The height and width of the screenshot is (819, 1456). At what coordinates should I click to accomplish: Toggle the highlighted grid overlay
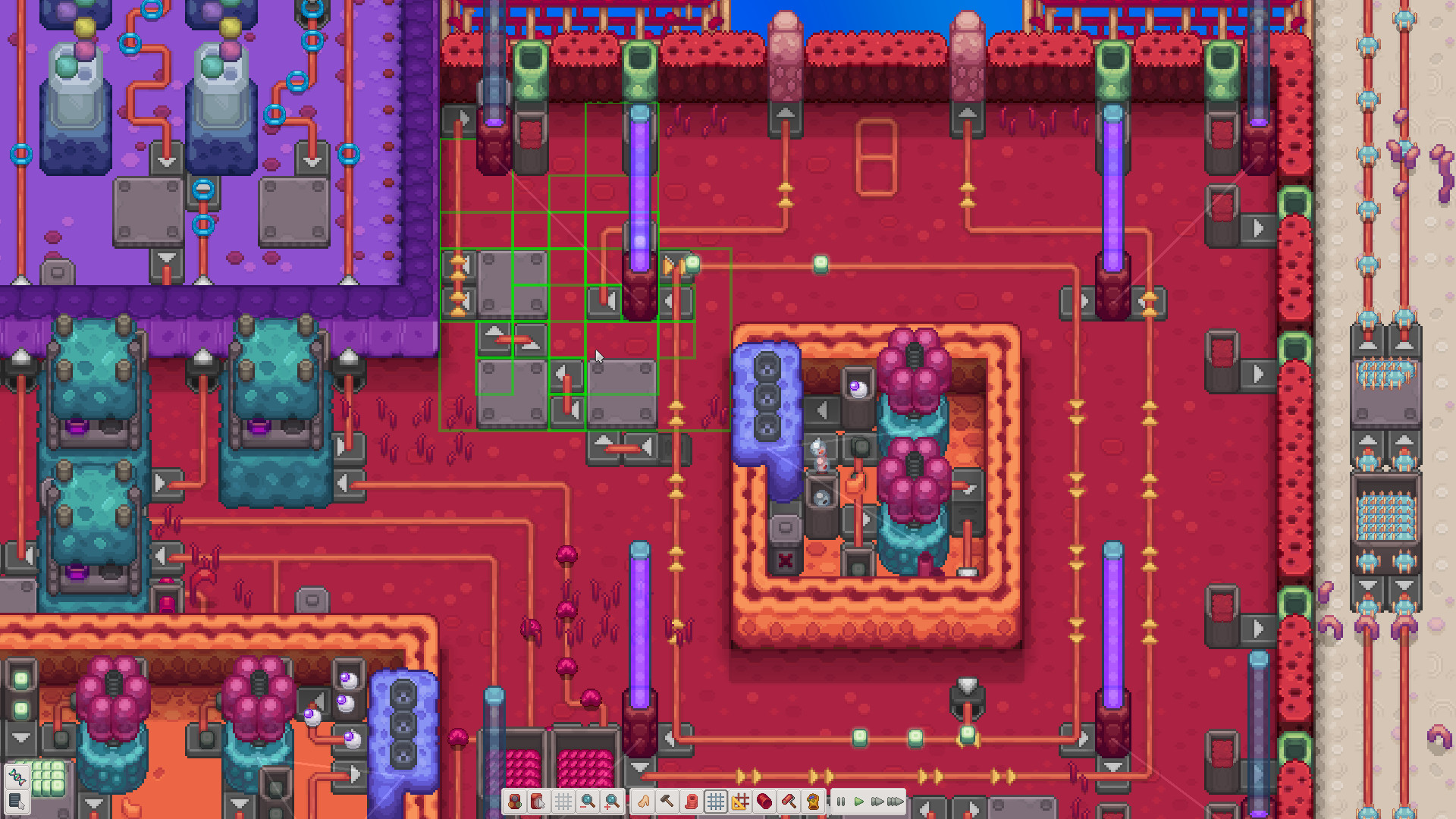[x=716, y=800]
